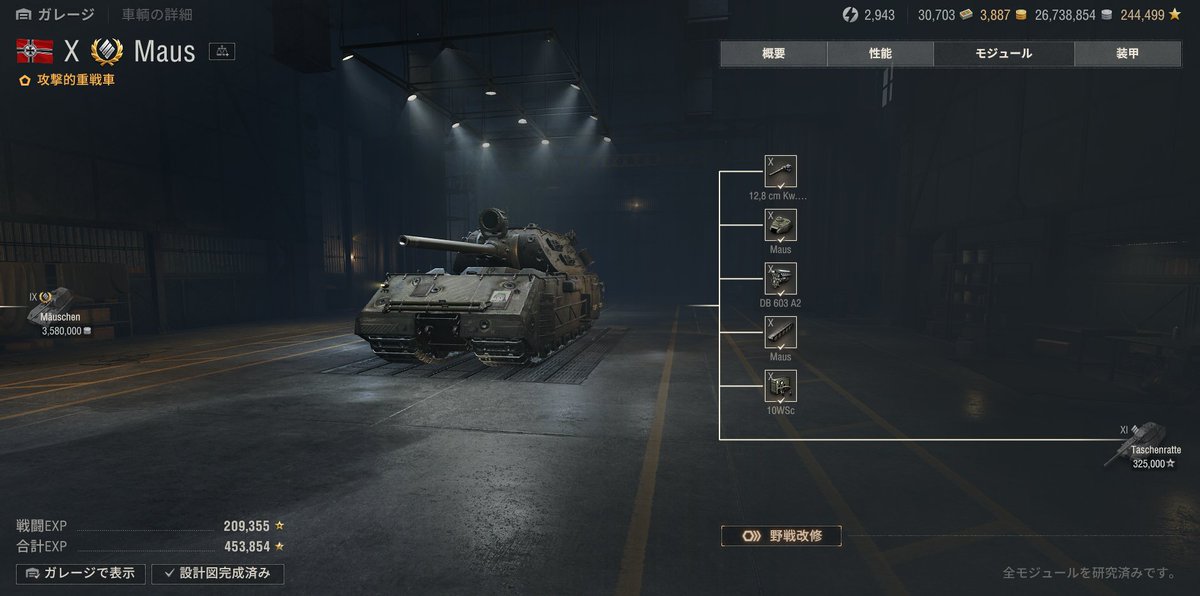This screenshot has height=596, width=1200.
Task: Open the tech tree icon beside Maus
Action: 222,52
